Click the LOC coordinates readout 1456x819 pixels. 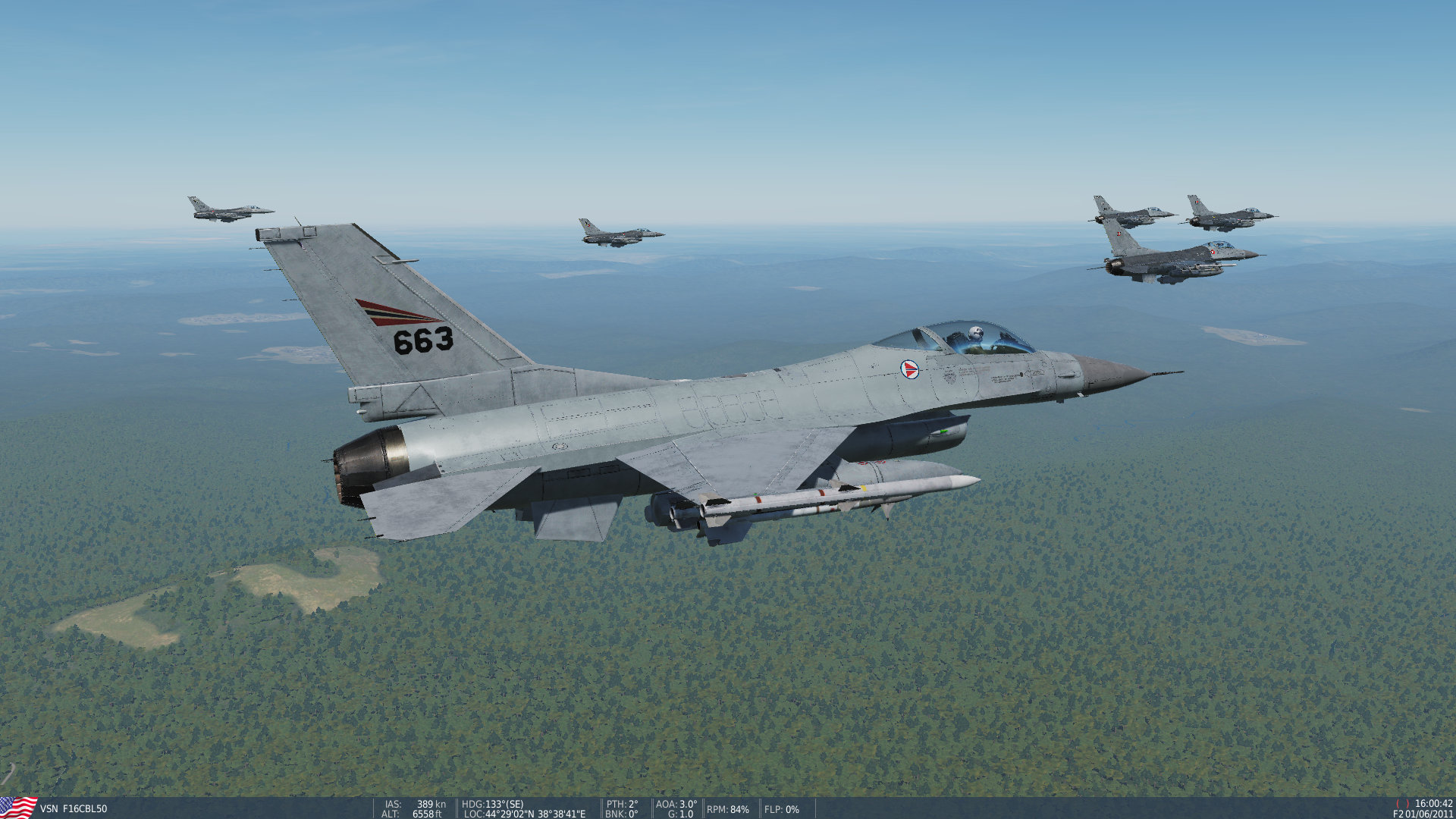523,812
